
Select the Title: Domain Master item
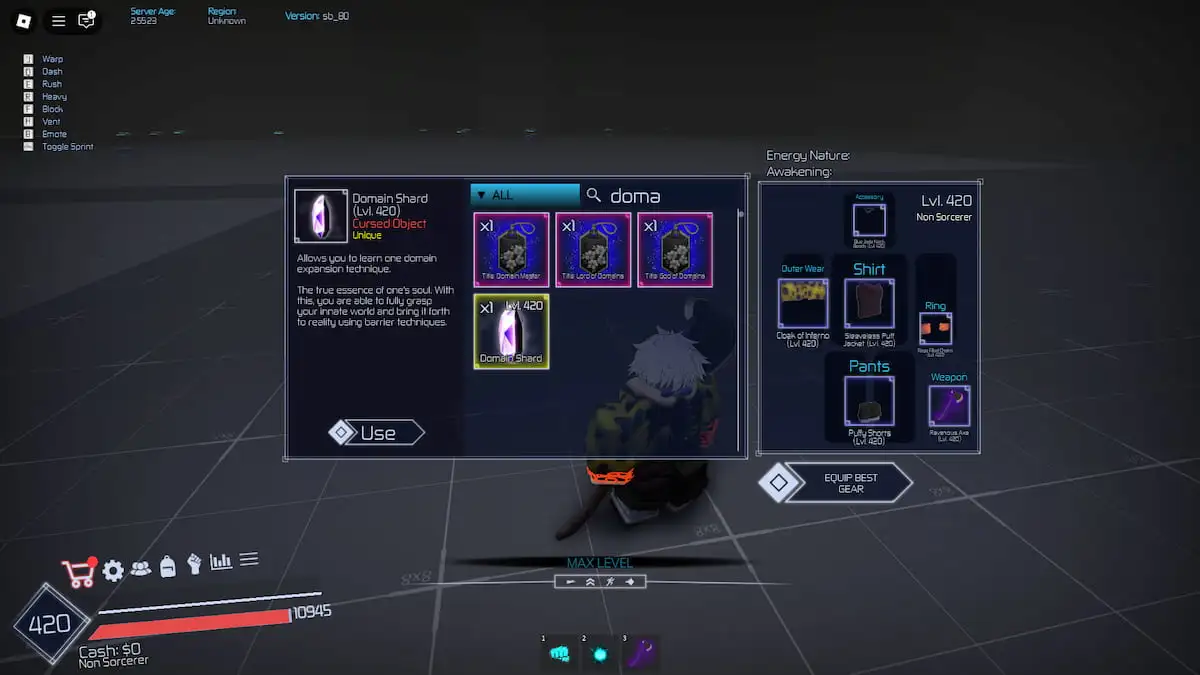511,249
